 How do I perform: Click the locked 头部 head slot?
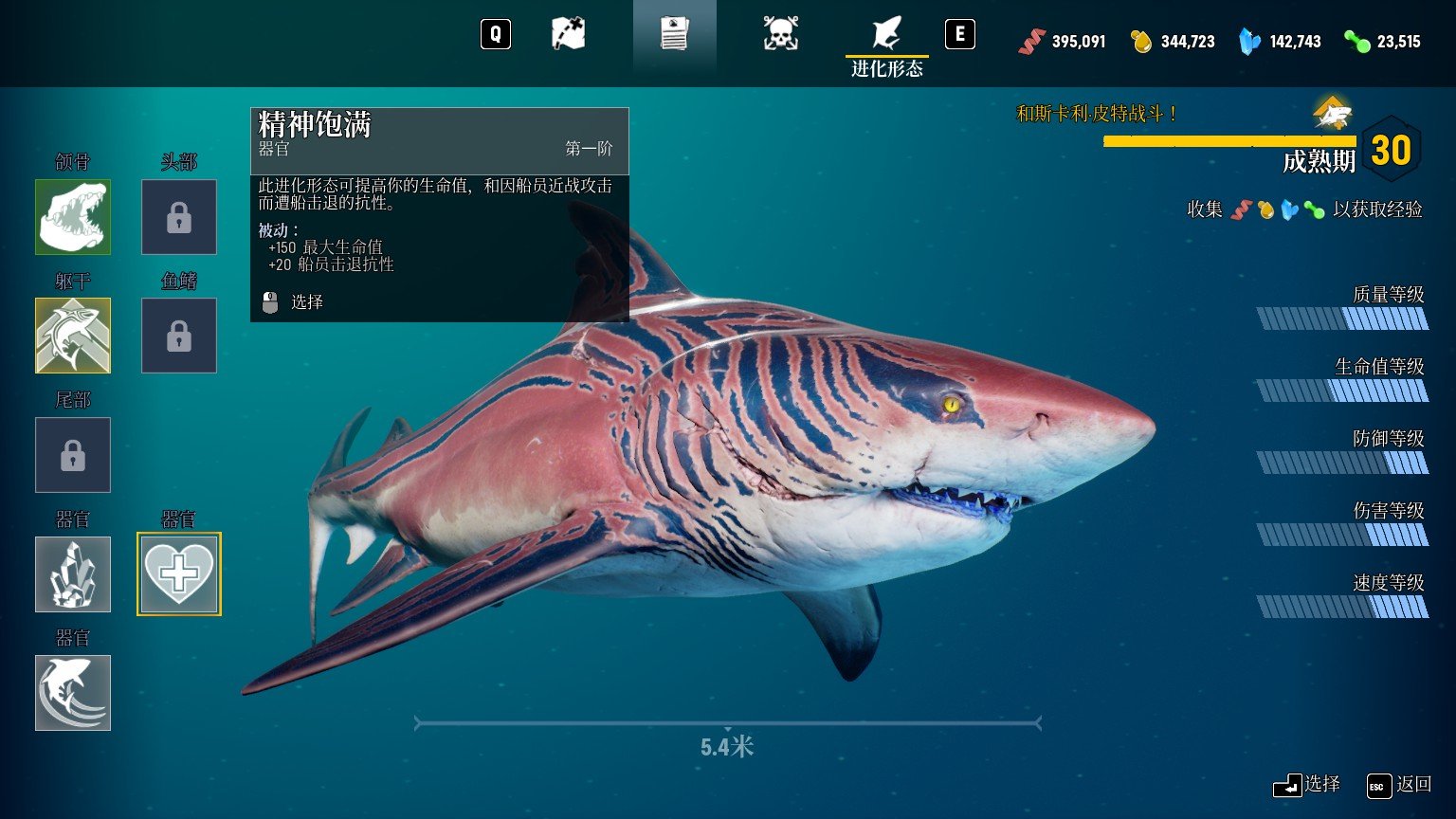(x=179, y=217)
